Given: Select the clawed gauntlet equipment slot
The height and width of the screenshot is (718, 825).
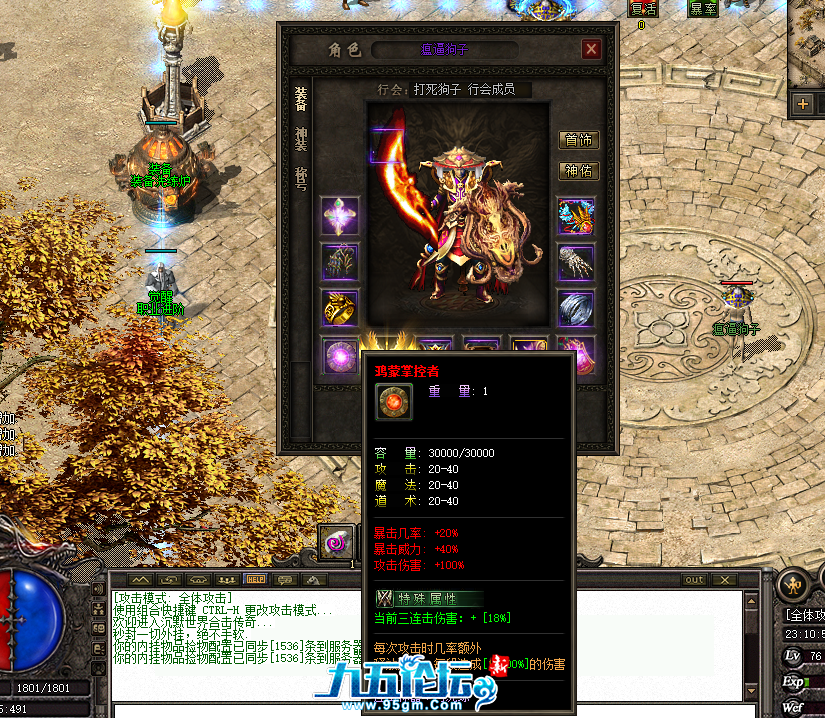Looking at the screenshot, I should pos(577,262).
